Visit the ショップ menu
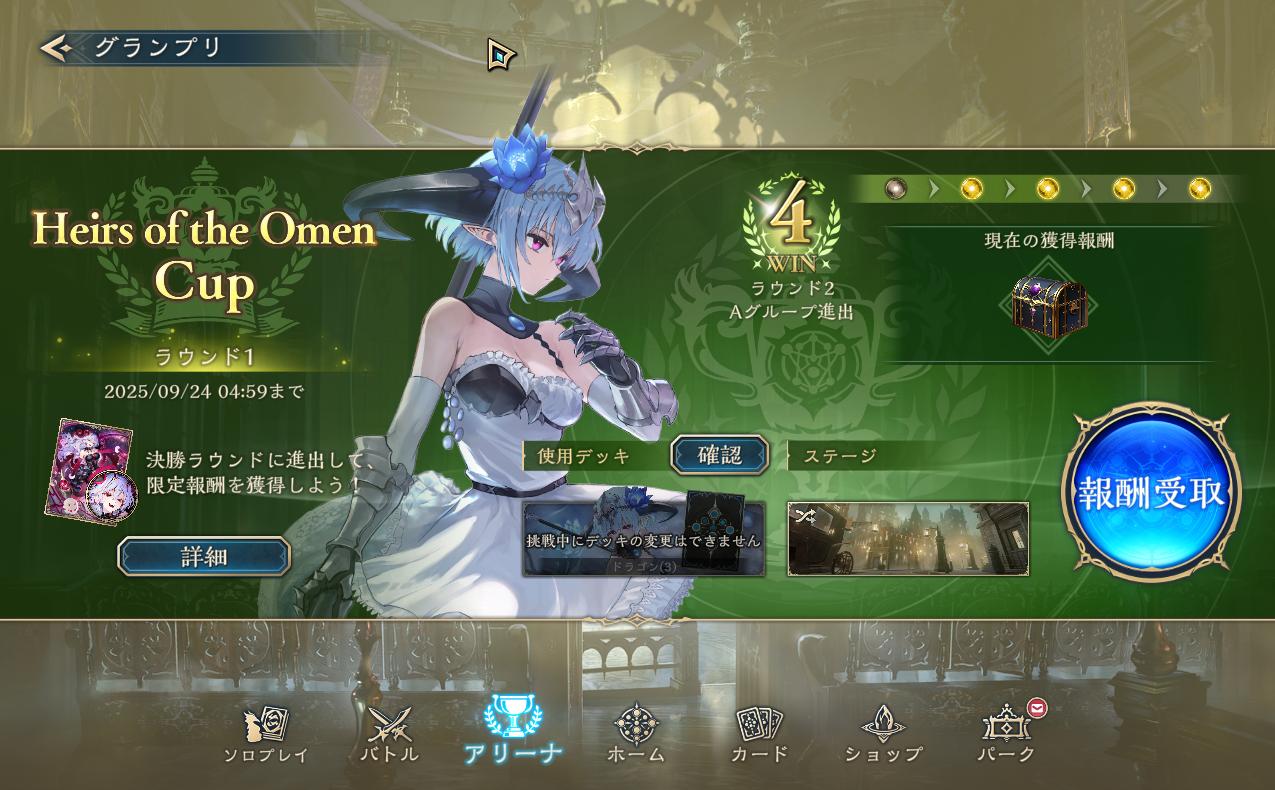This screenshot has width=1275, height=790. [x=883, y=735]
